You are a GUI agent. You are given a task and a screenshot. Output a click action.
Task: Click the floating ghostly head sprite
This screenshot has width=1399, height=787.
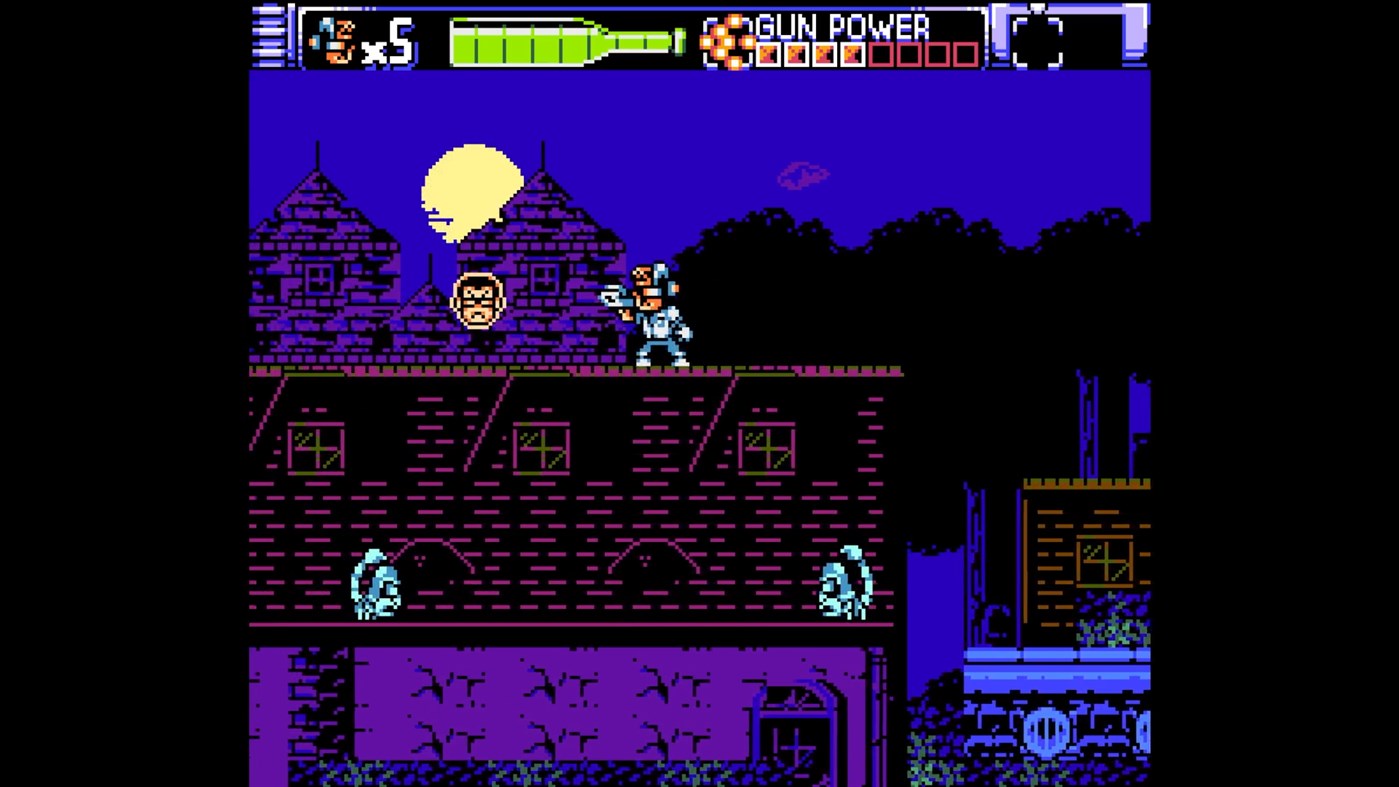point(478,300)
